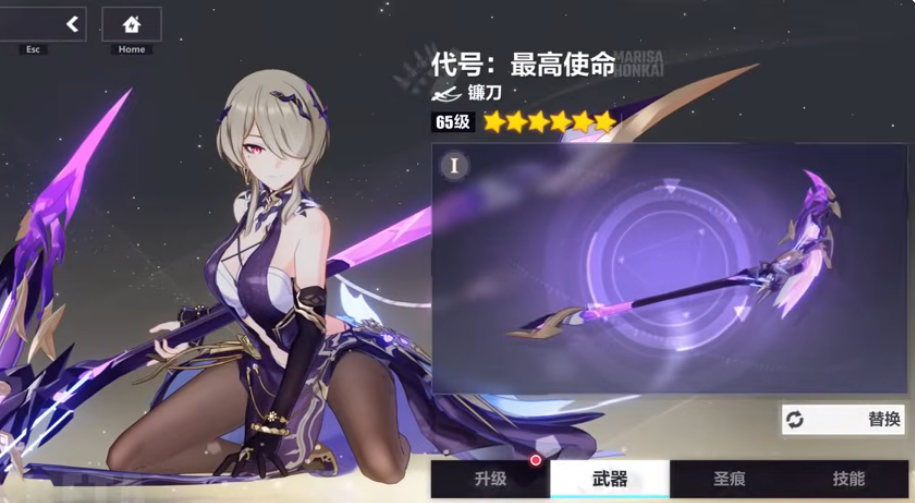Open the 圣痕 stigmata tab
This screenshot has width=915, height=503.
pyautogui.click(x=729, y=479)
